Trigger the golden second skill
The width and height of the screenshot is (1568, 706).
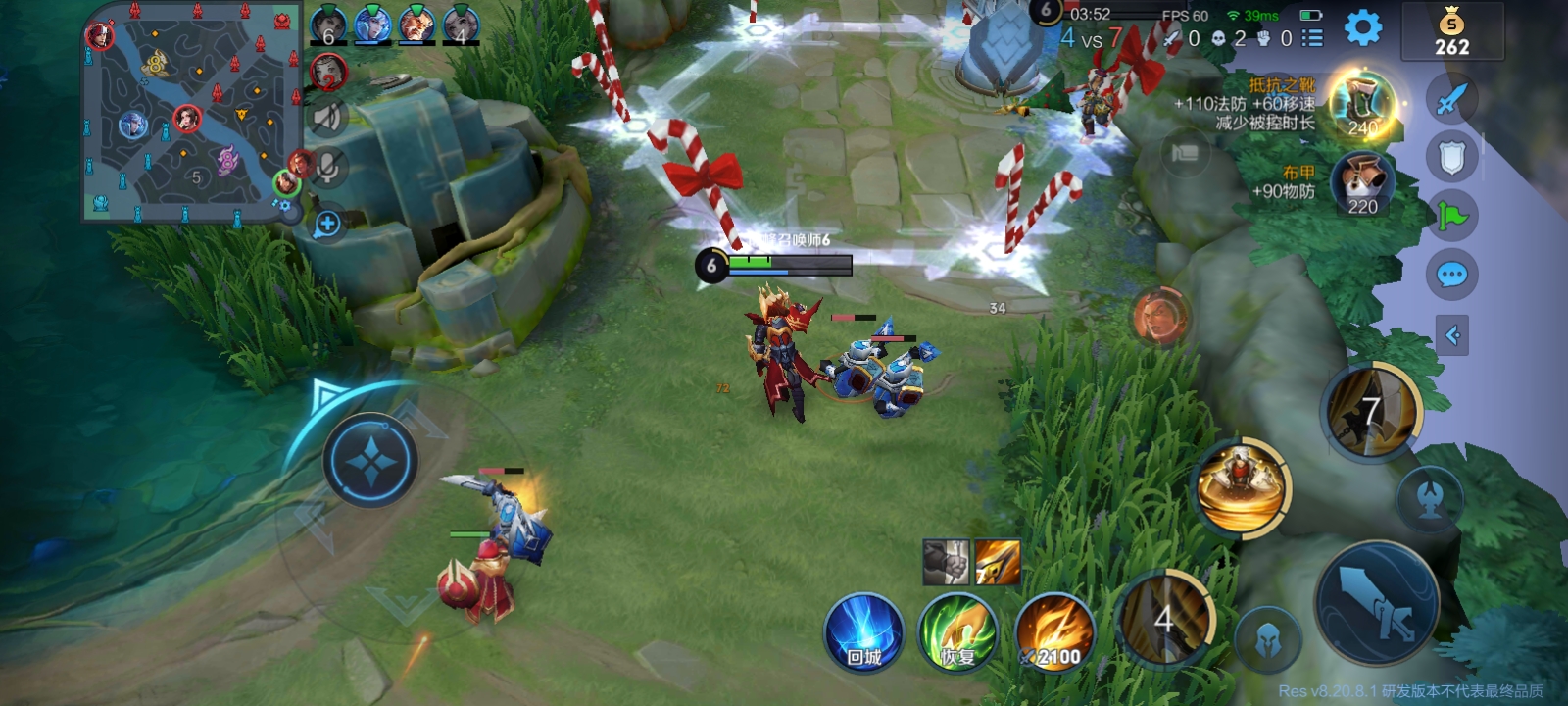coord(1243,487)
